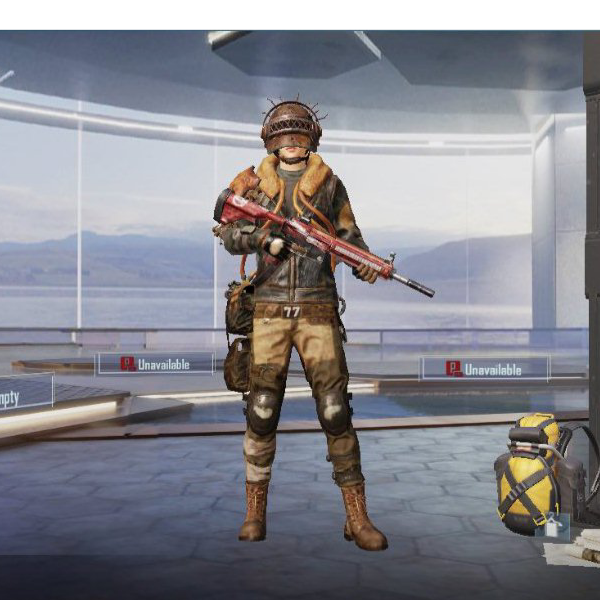The image size is (600, 600).
Task: Click the Unavailable slot next to the Empty slot
Action: (155, 364)
